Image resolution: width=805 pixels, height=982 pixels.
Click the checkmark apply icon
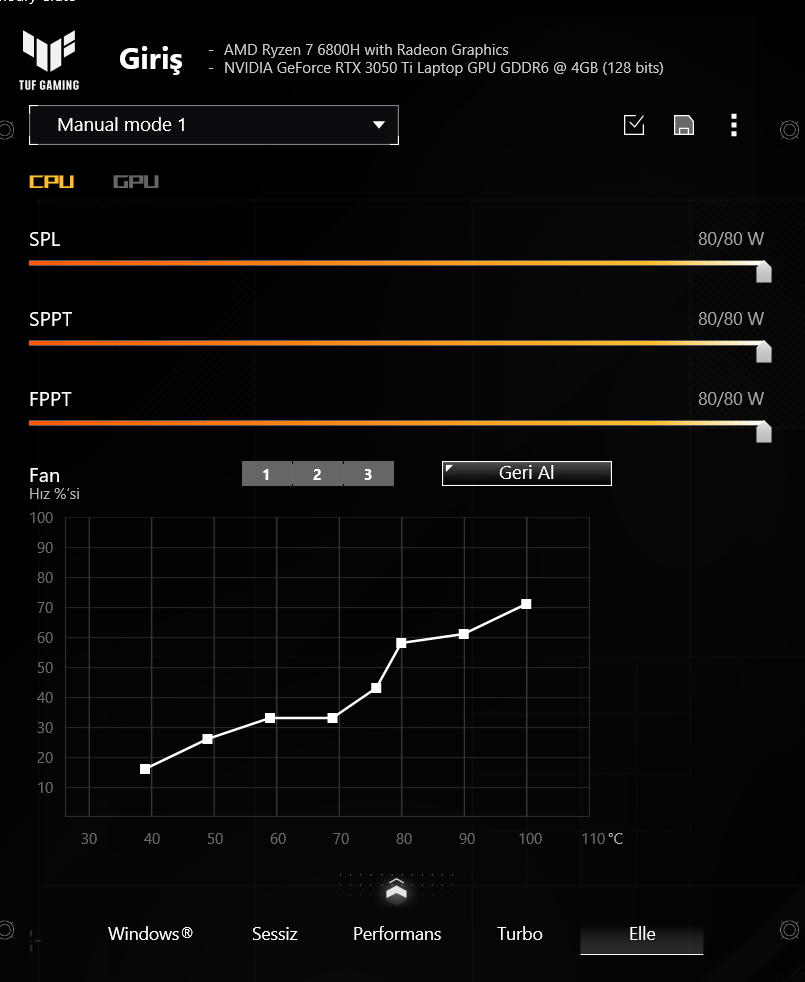pos(634,125)
